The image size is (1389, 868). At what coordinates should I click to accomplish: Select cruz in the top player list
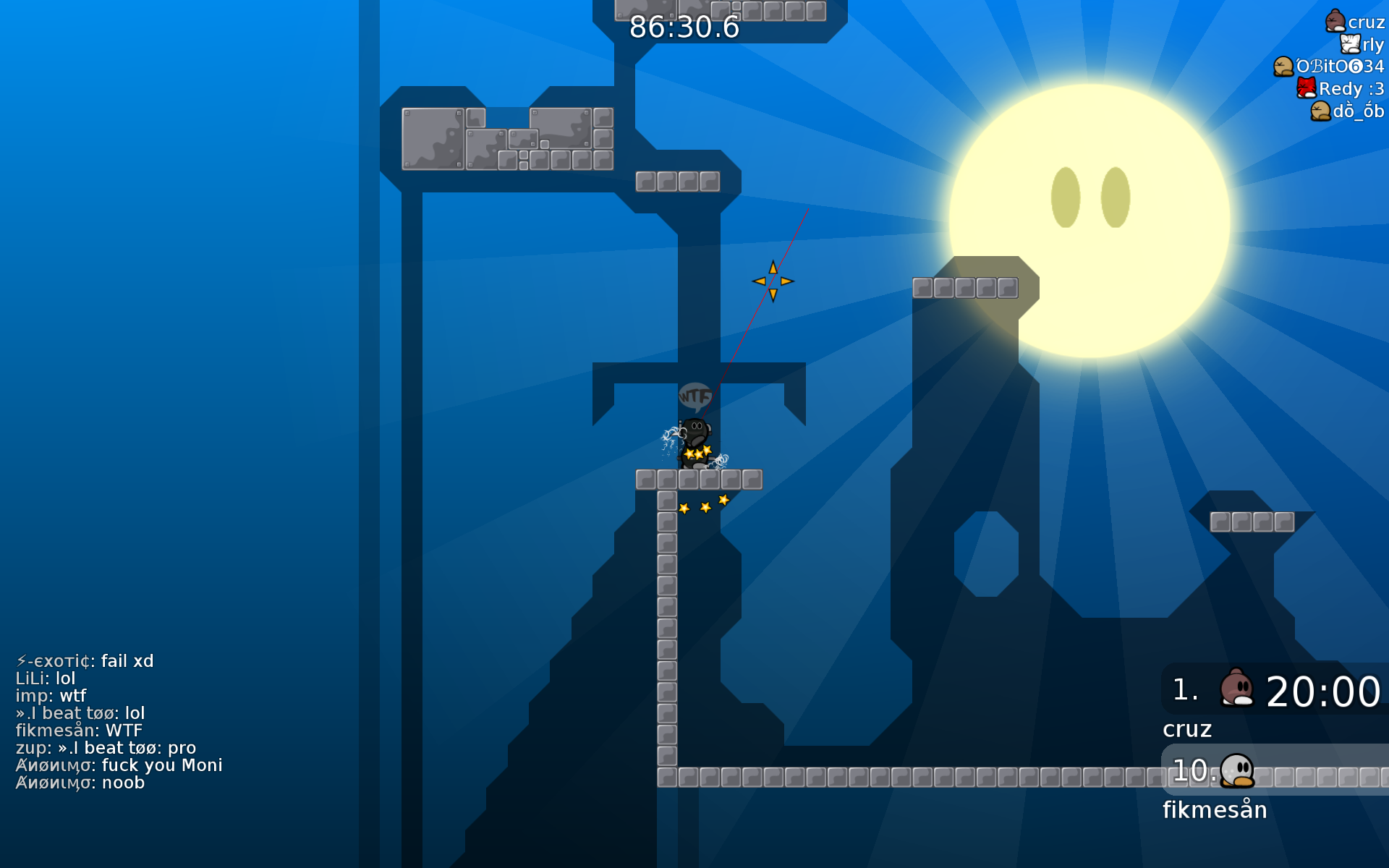pyautogui.click(x=1355, y=22)
